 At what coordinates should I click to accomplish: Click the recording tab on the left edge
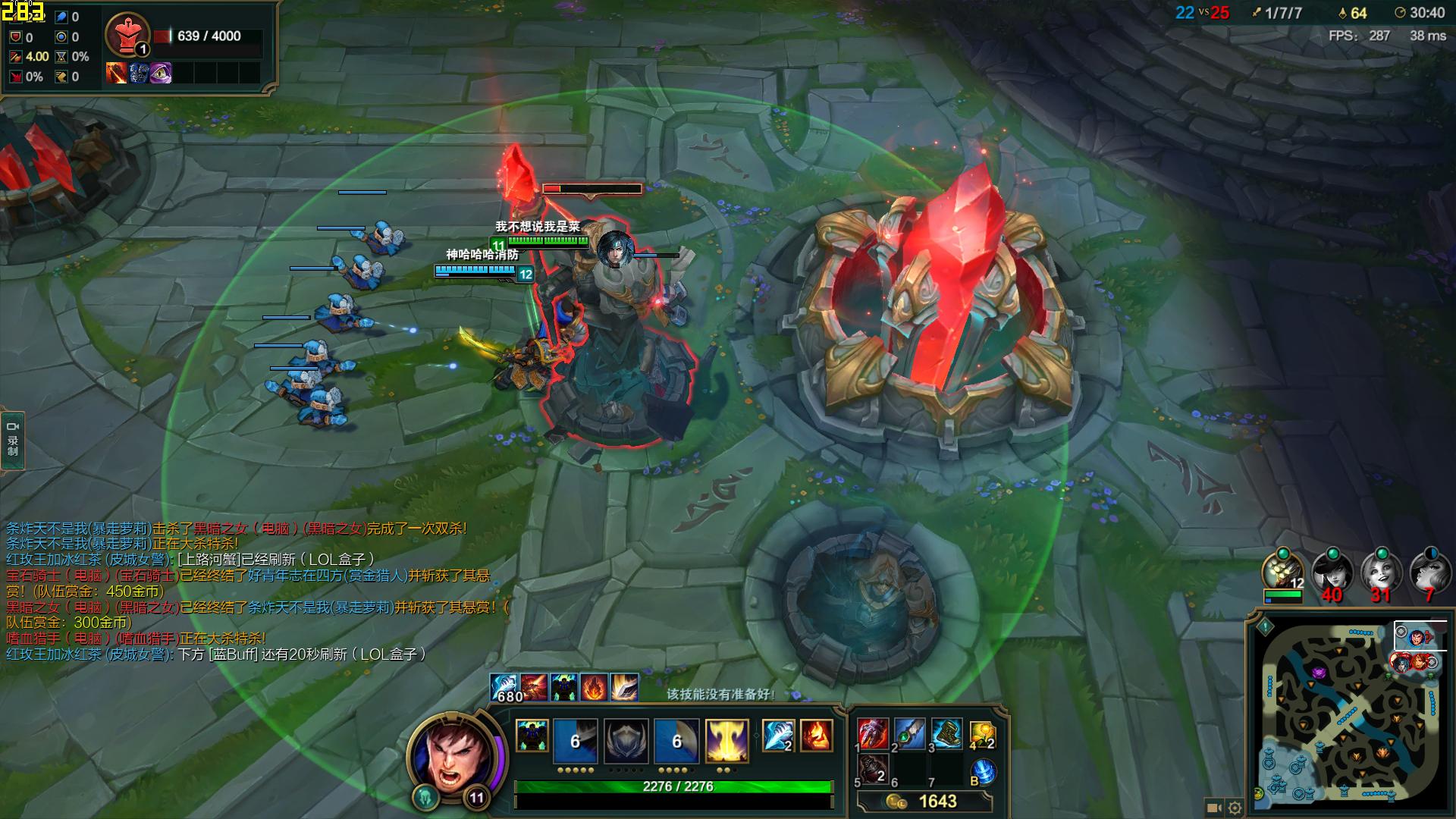[13, 440]
